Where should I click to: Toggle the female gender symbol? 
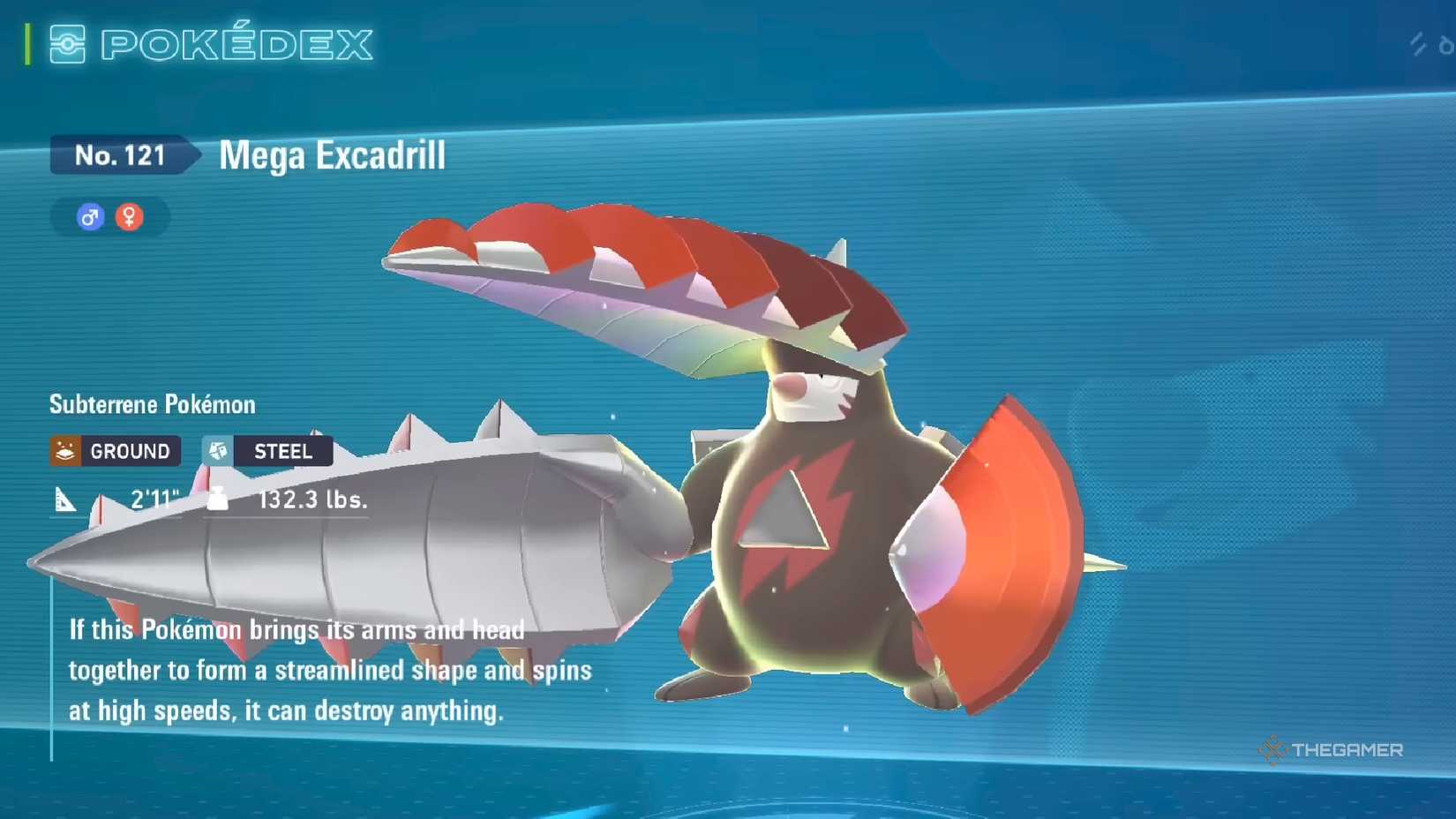129,216
